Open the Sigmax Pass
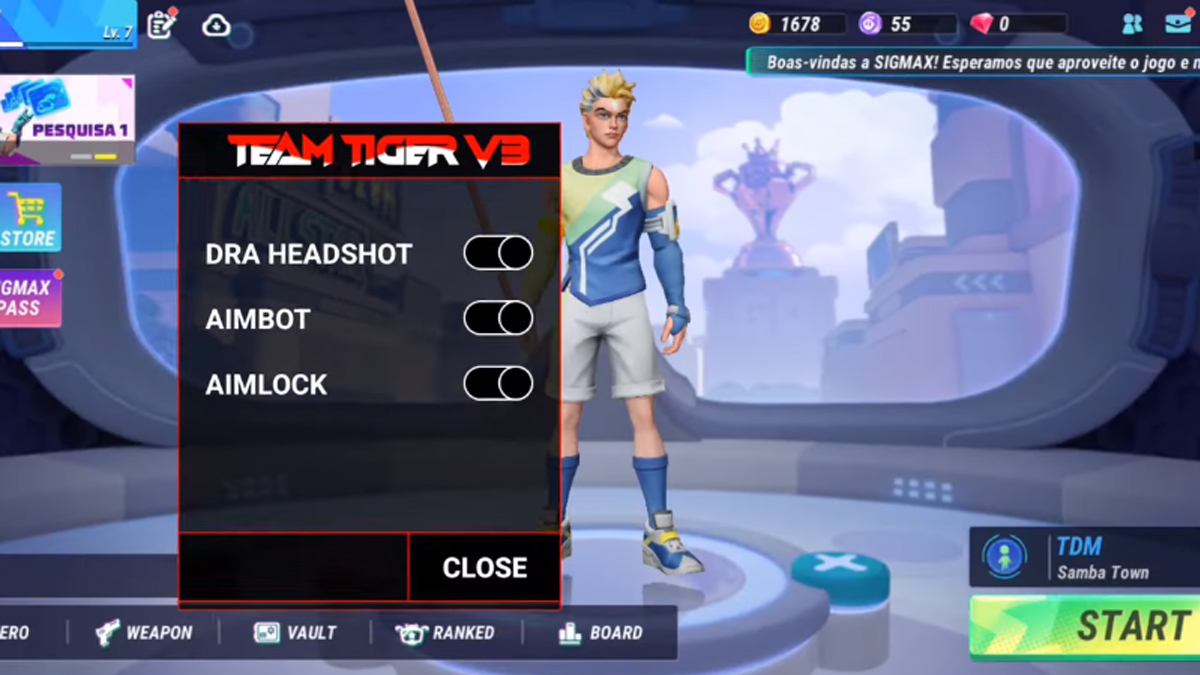This screenshot has height=675, width=1200. (29, 298)
